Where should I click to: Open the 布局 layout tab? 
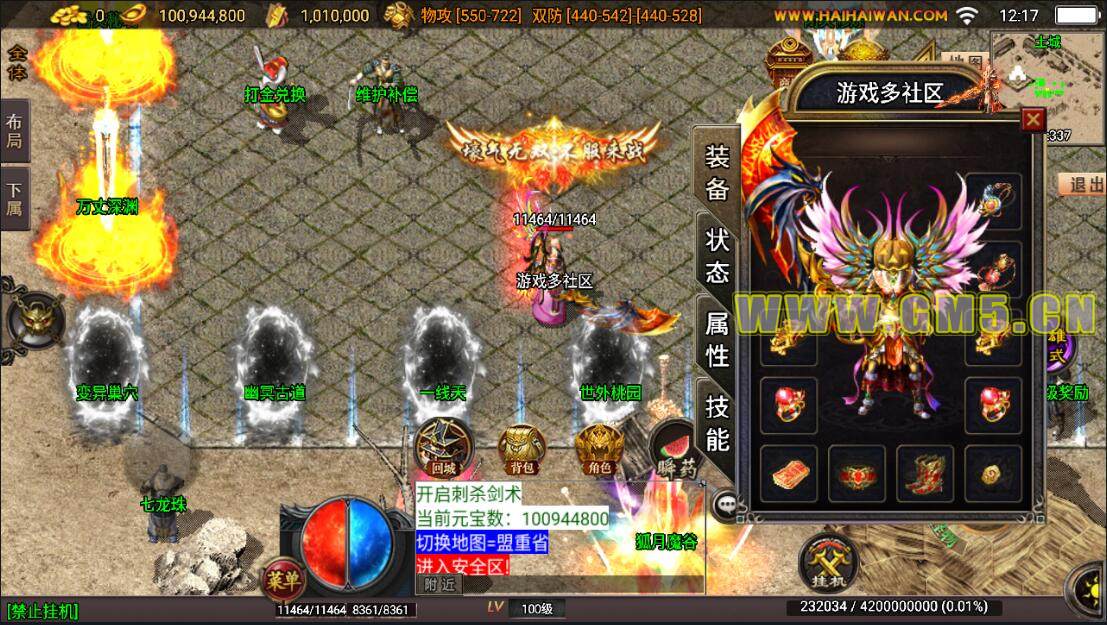tap(16, 131)
